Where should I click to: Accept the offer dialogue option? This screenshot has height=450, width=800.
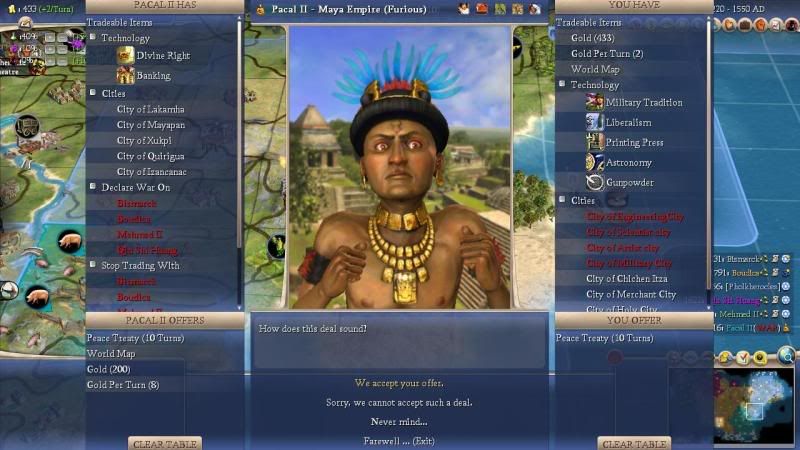[x=399, y=383]
